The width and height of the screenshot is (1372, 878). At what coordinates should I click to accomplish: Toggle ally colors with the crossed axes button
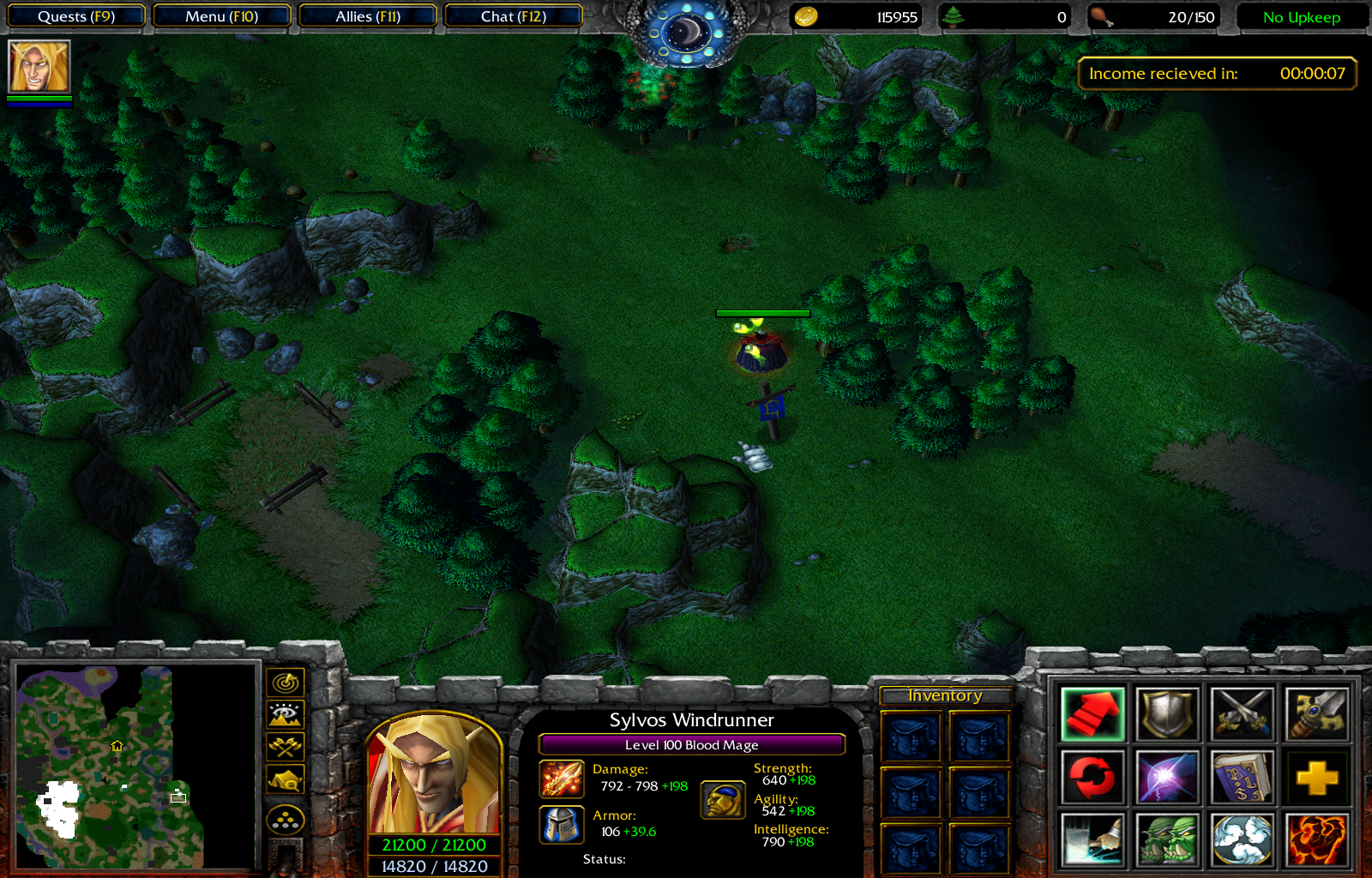click(286, 746)
